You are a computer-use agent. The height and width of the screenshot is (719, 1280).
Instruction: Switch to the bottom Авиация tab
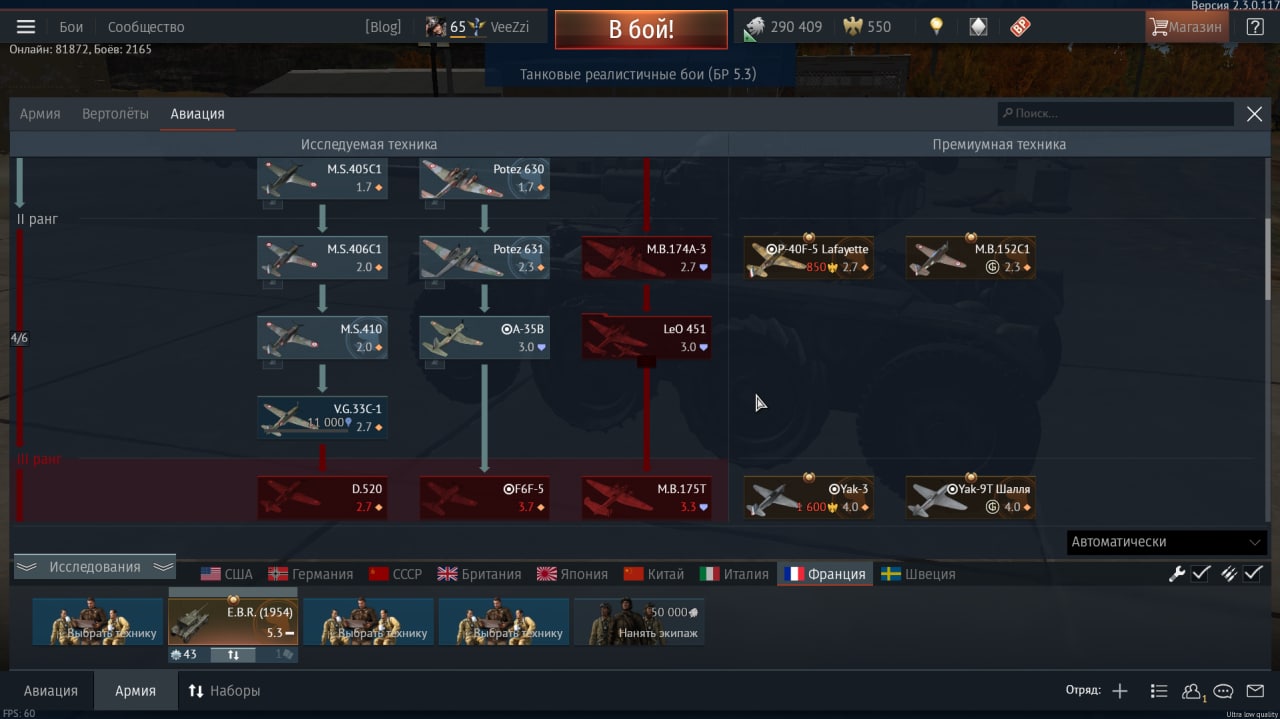click(x=50, y=691)
